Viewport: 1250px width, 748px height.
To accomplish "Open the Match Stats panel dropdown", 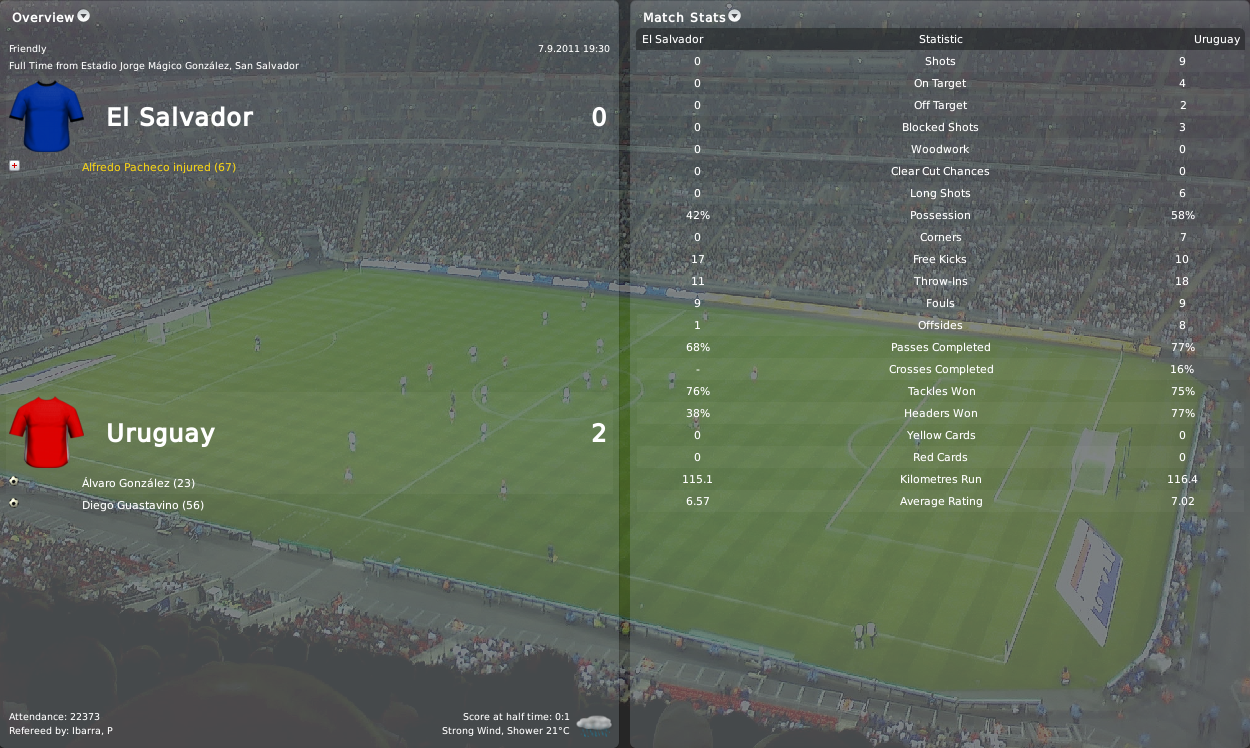I will (x=735, y=16).
